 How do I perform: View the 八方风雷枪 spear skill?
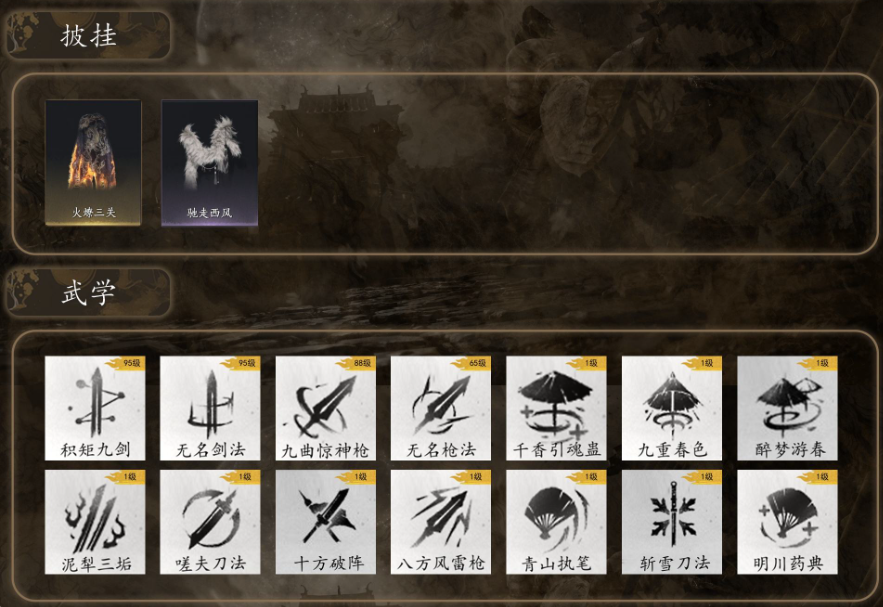click(441, 522)
